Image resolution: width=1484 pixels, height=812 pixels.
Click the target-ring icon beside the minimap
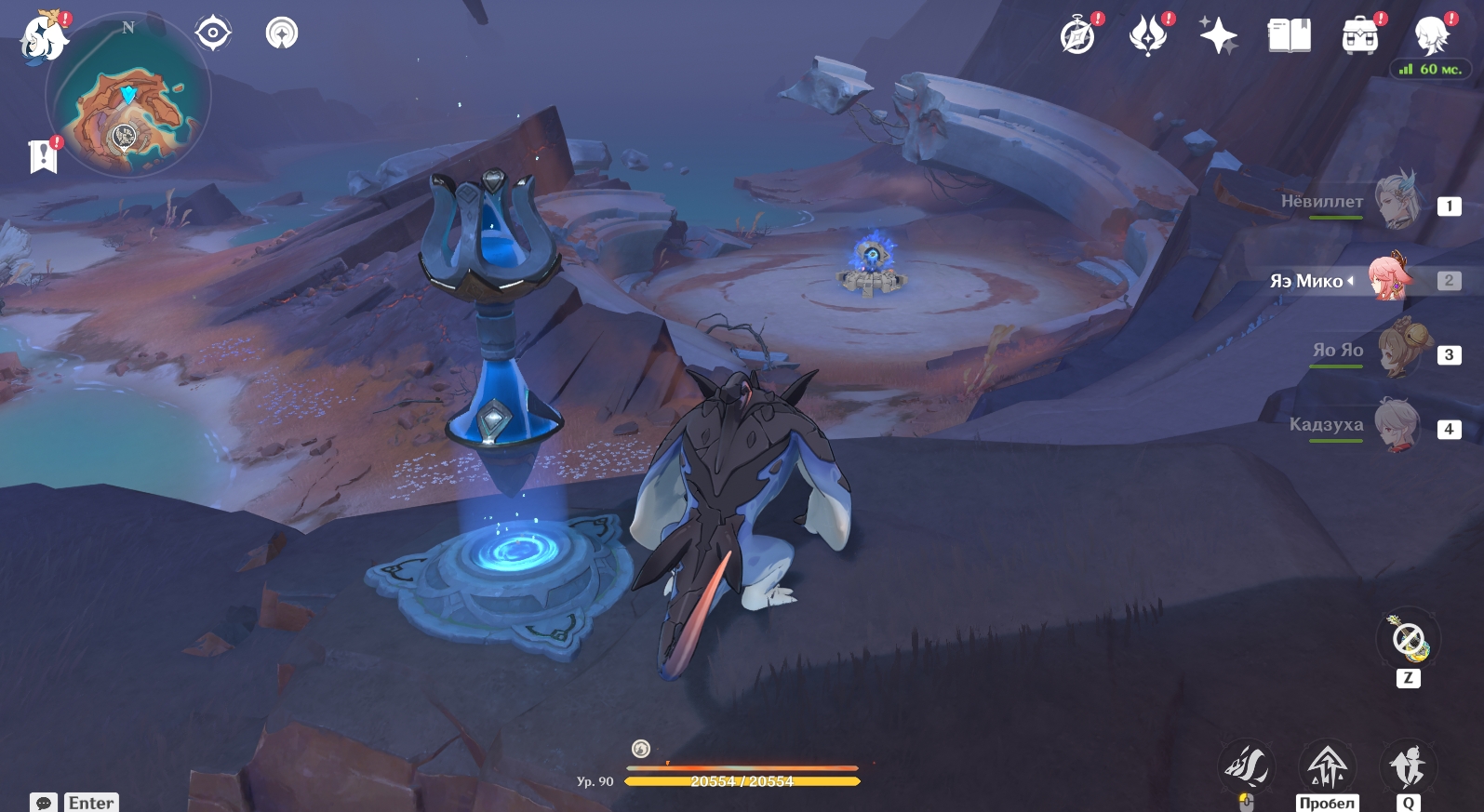[x=213, y=33]
